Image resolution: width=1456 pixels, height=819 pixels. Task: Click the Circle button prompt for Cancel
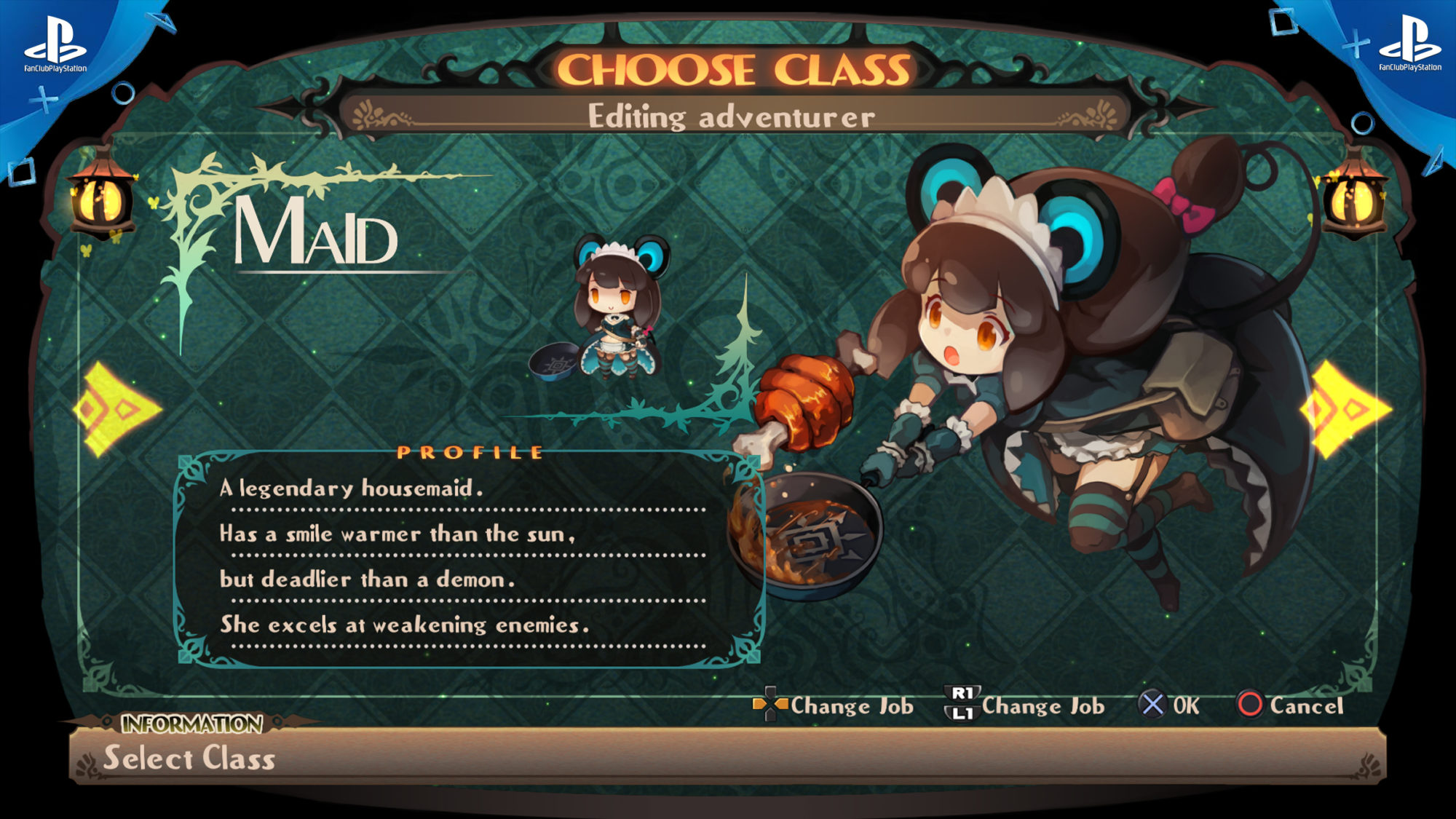[1254, 704]
